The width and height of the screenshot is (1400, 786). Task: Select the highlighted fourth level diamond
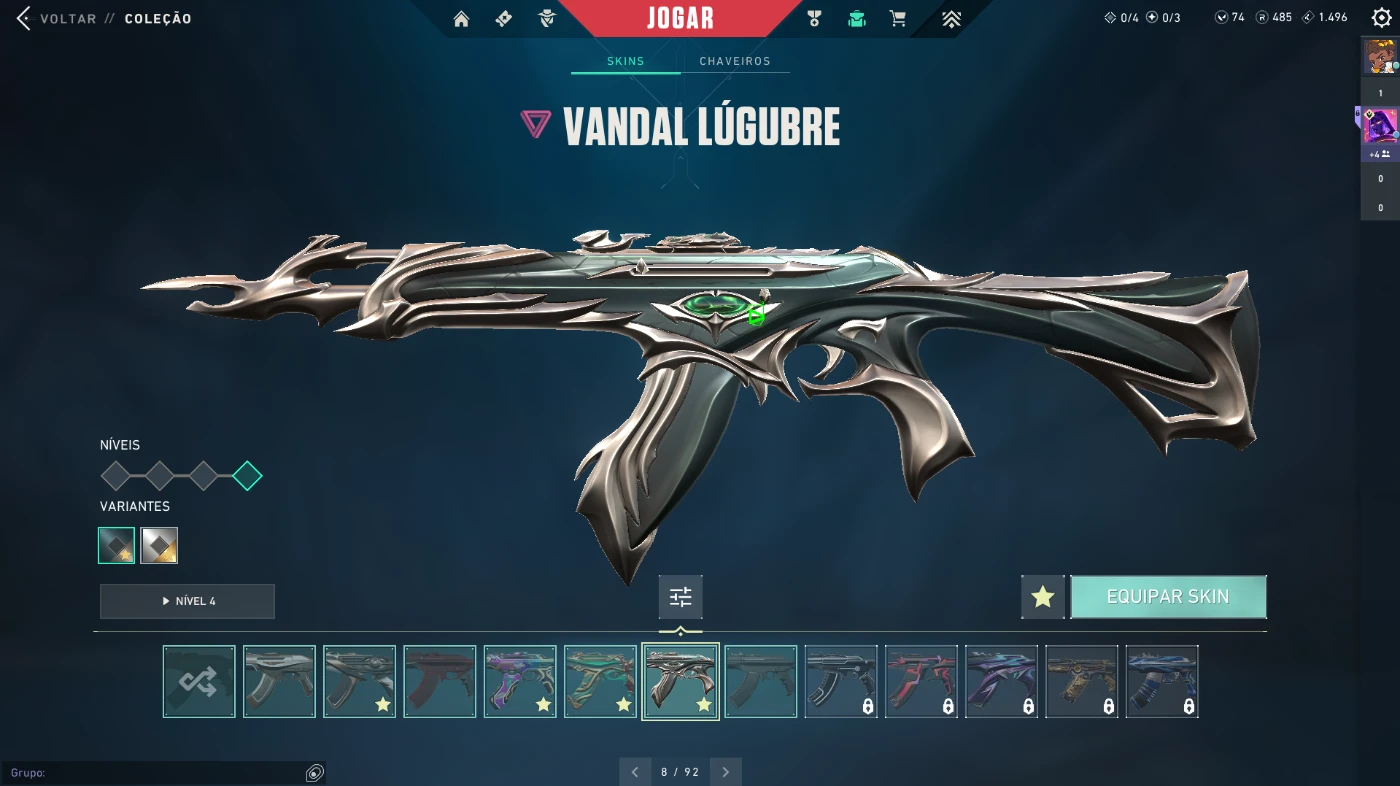pos(247,476)
